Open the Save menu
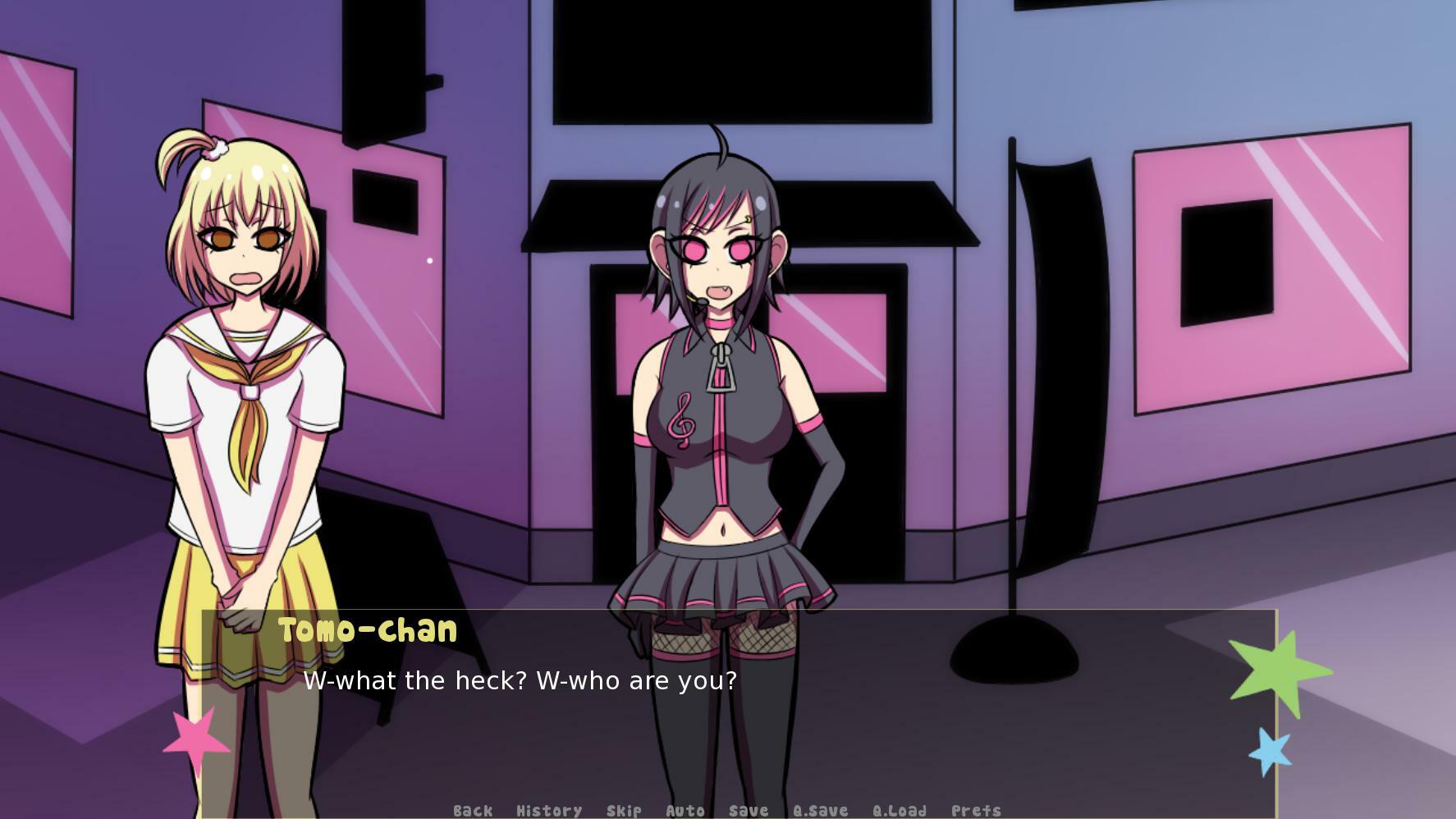This screenshot has width=1456, height=819. click(x=747, y=811)
